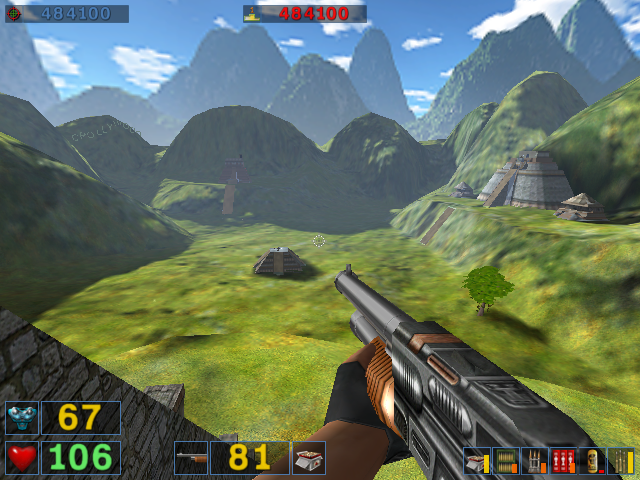The image size is (640, 480).
Task: Click the blue armor vest icon
Action: [22, 418]
